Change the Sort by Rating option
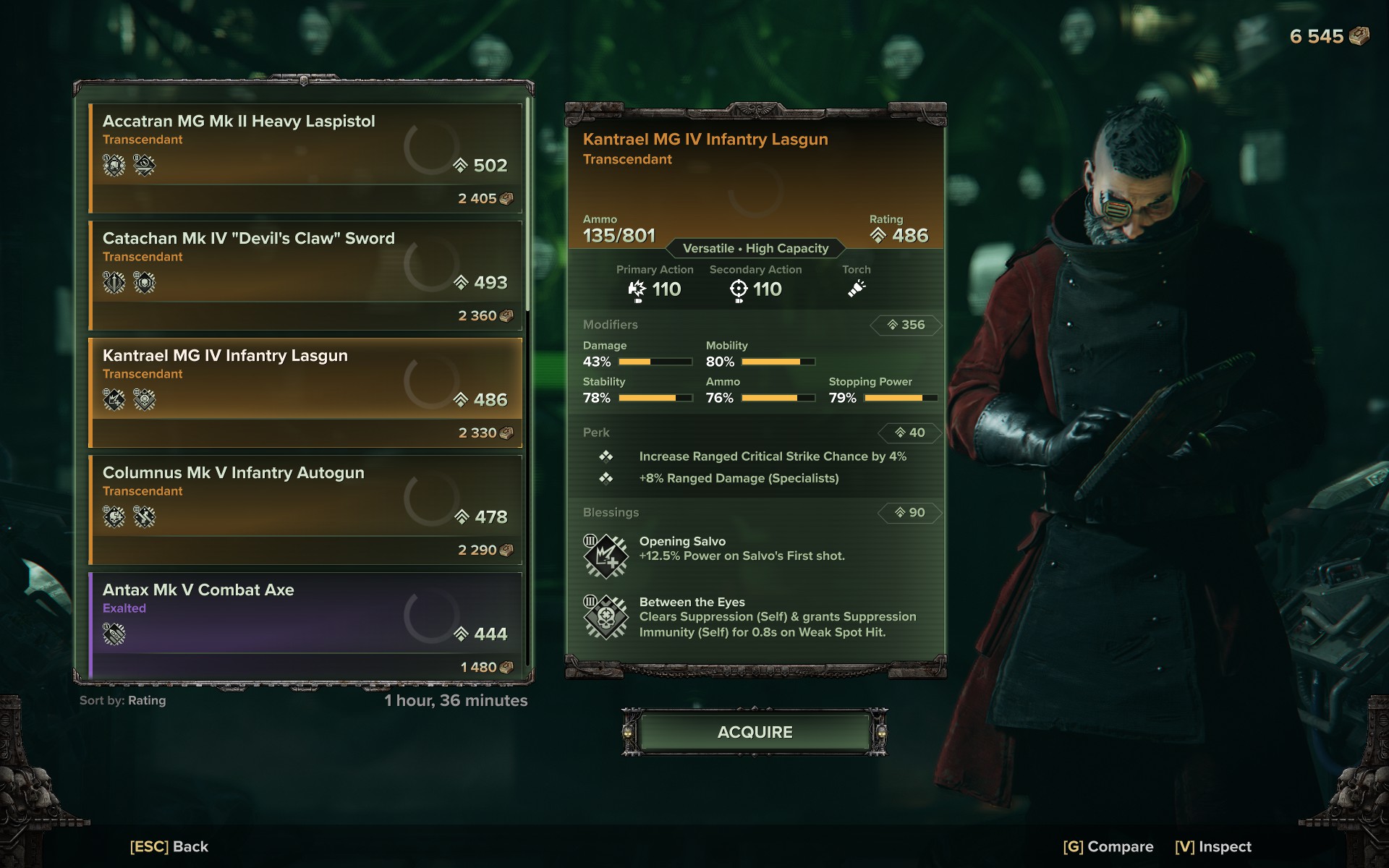This screenshot has width=1389, height=868. (123, 700)
